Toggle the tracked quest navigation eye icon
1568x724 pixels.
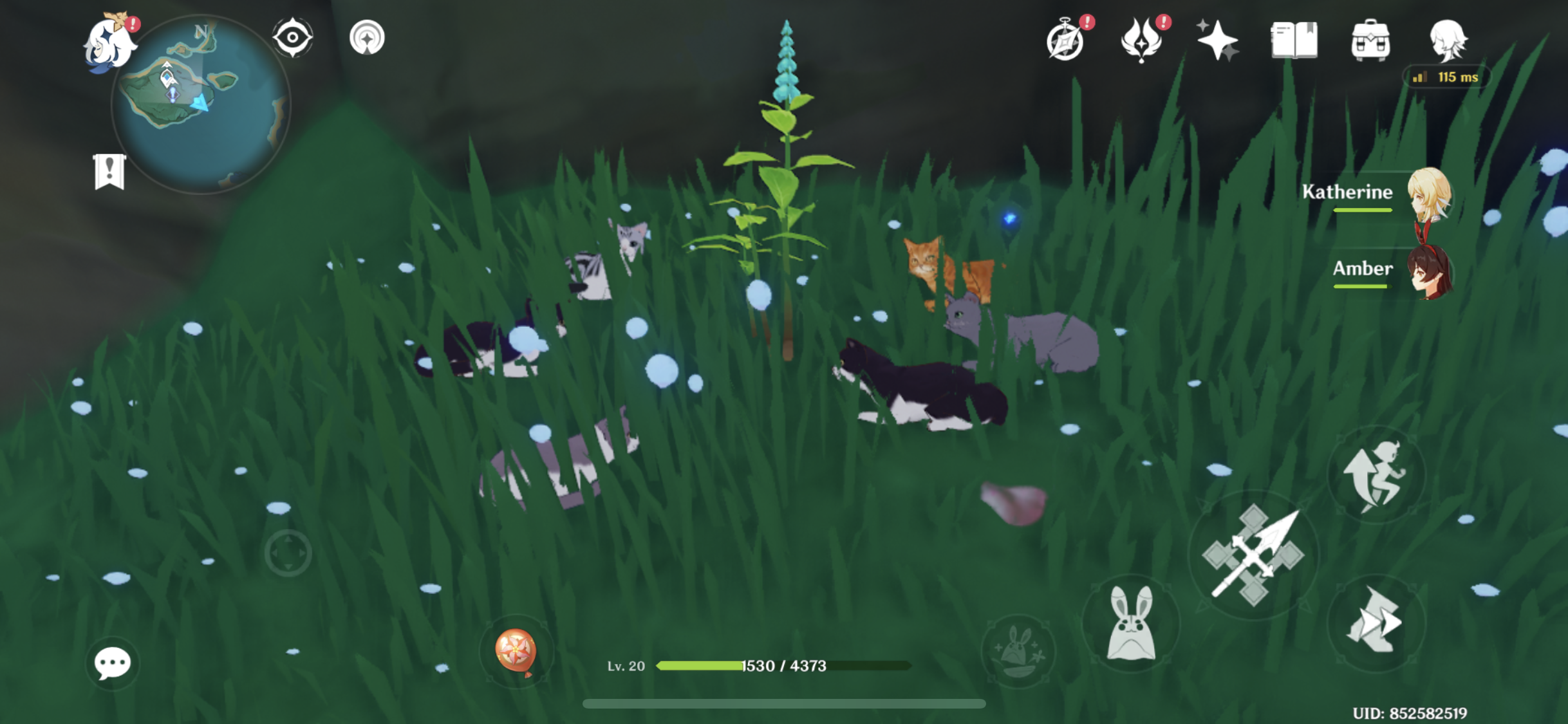pos(293,37)
